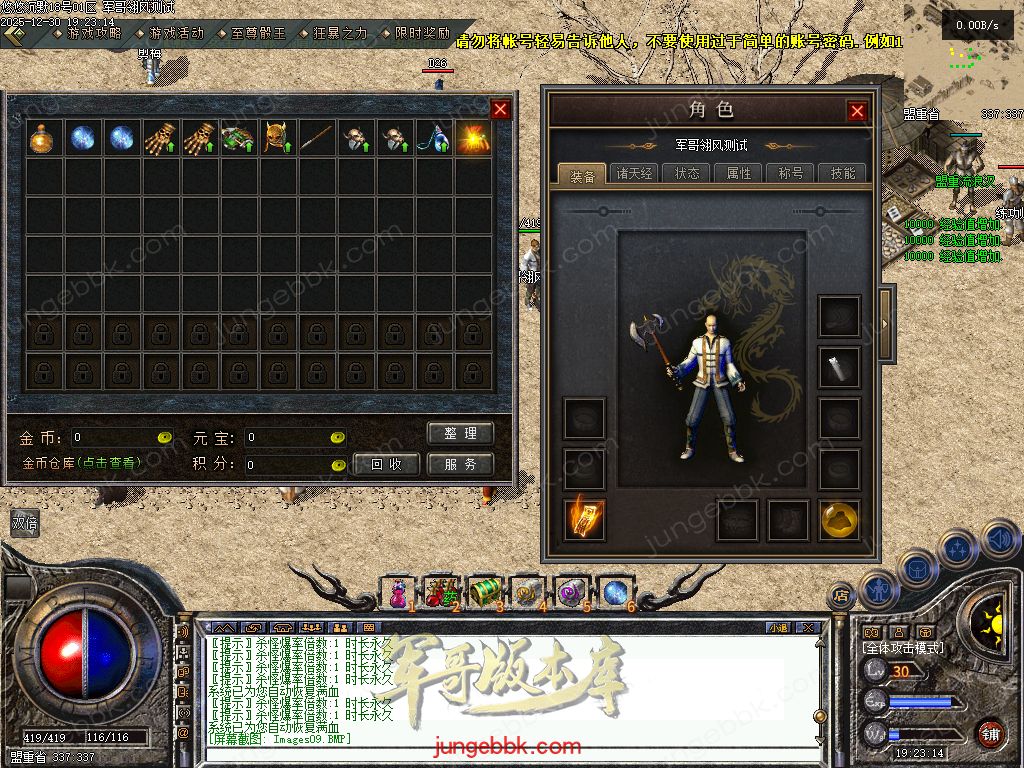Select the horned golden helmet item
This screenshot has width=1024, height=768.
coord(277,139)
